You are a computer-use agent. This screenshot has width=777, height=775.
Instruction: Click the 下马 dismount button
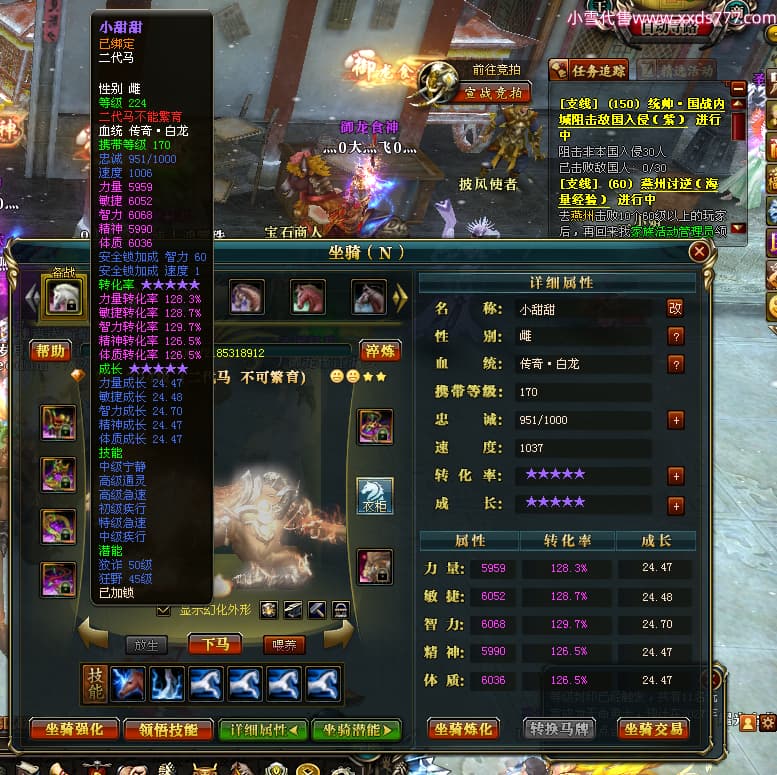tap(215, 644)
